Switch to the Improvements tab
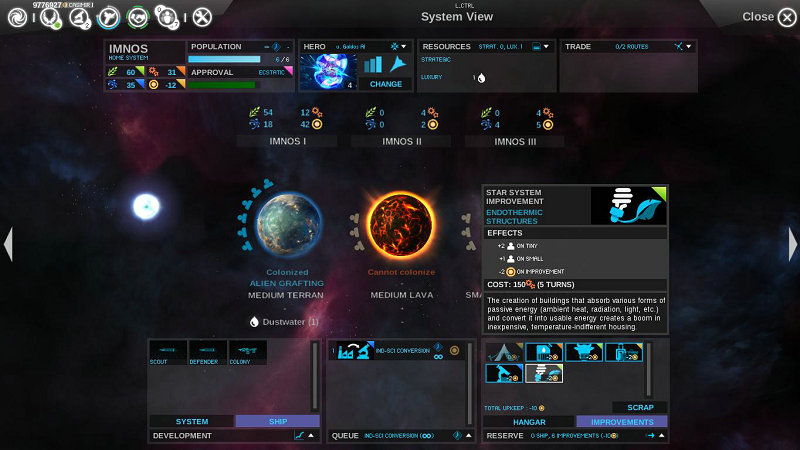 tap(621, 421)
